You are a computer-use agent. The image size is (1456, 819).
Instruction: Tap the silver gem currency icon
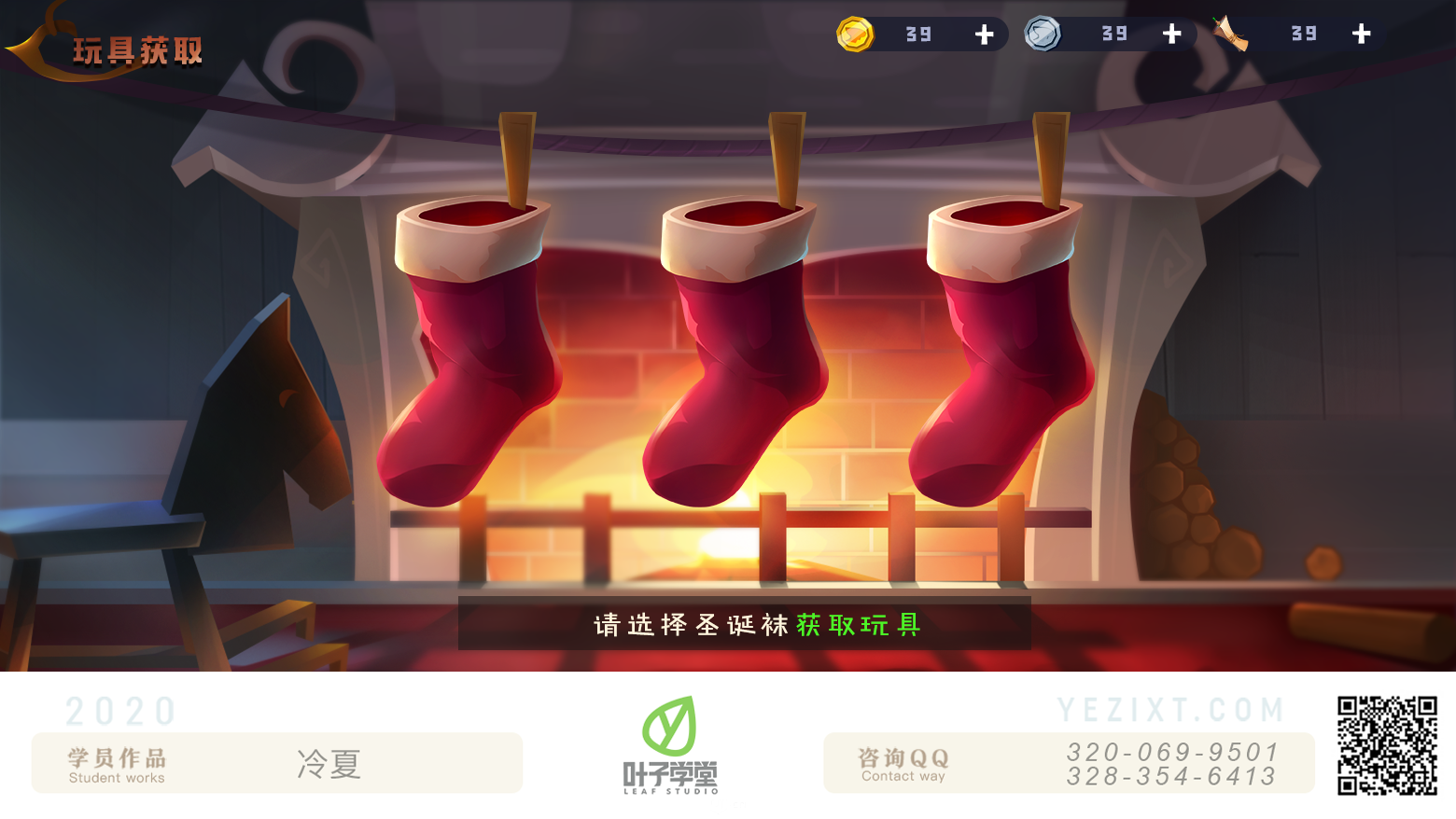click(x=1043, y=35)
